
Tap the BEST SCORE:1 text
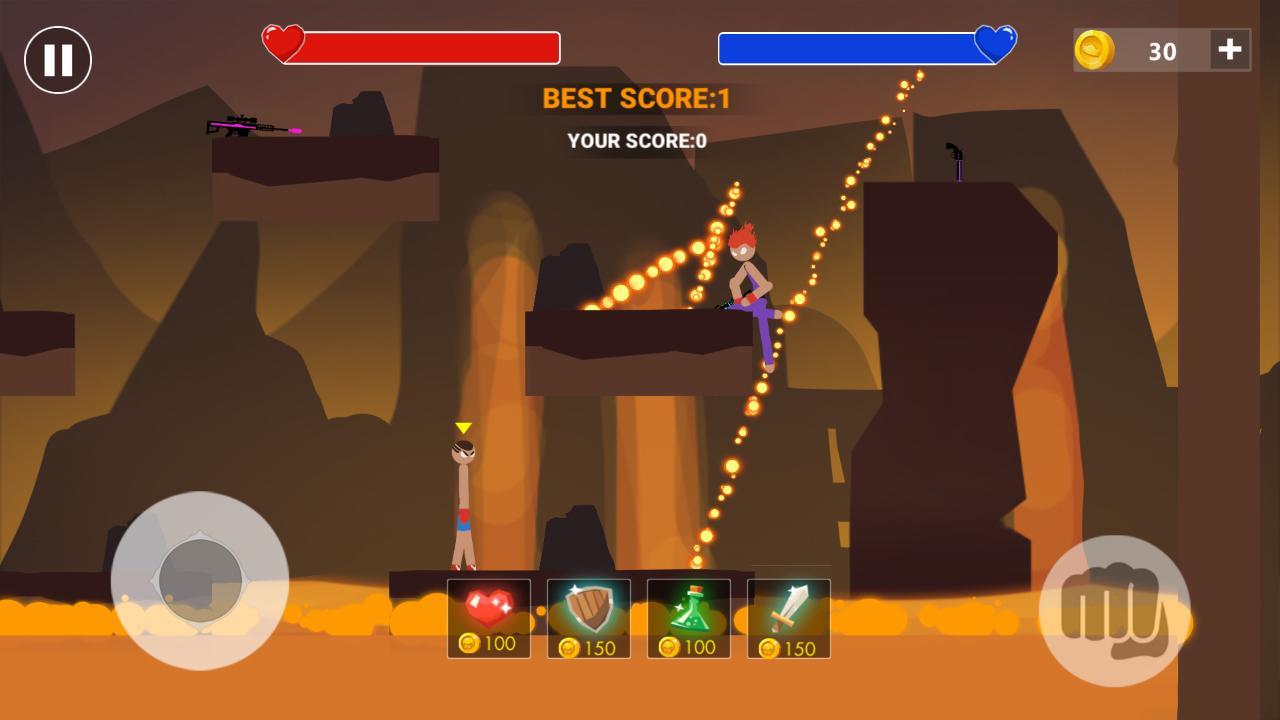pyautogui.click(x=637, y=97)
